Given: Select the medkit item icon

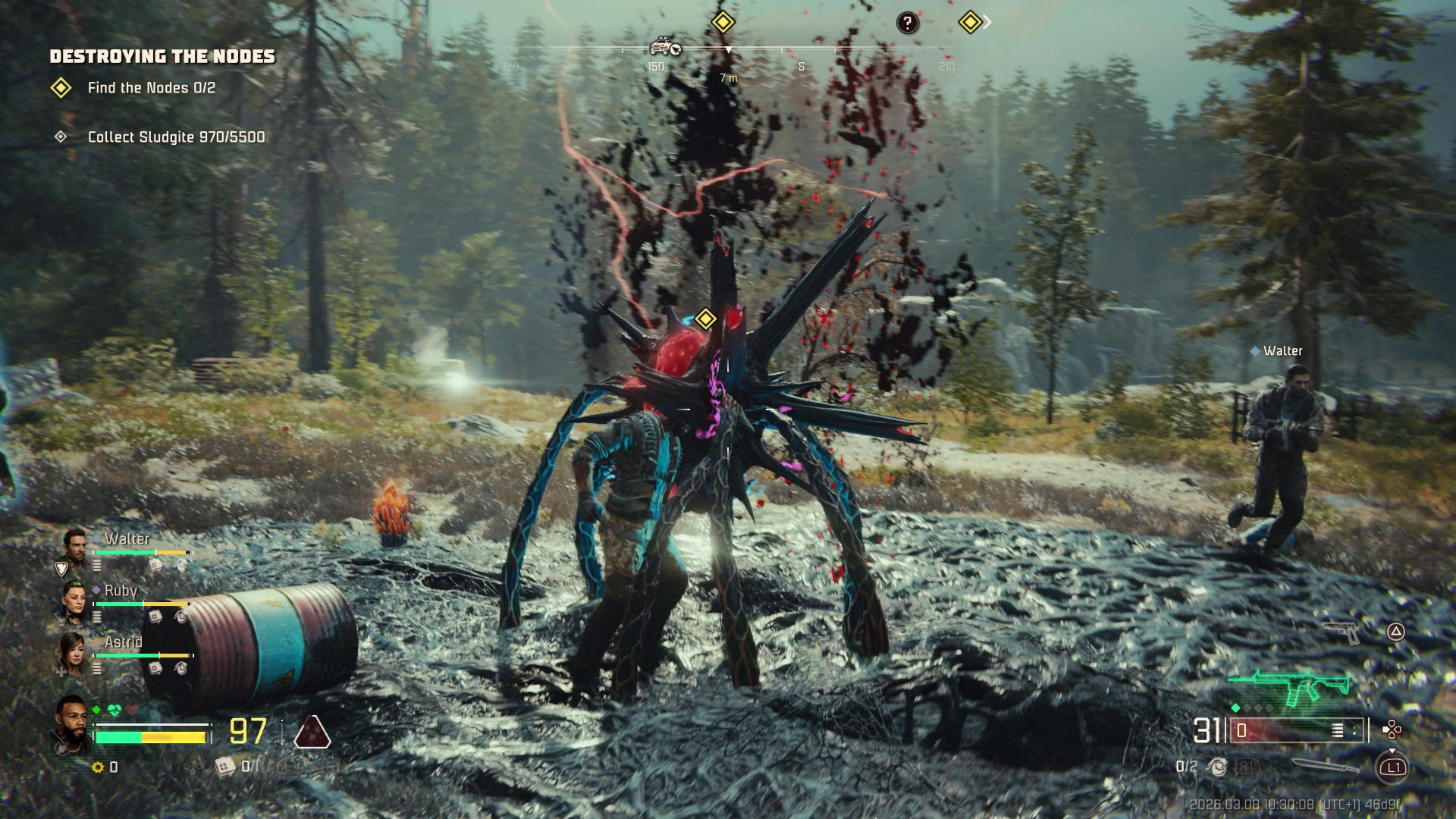Looking at the screenshot, I should [224, 767].
